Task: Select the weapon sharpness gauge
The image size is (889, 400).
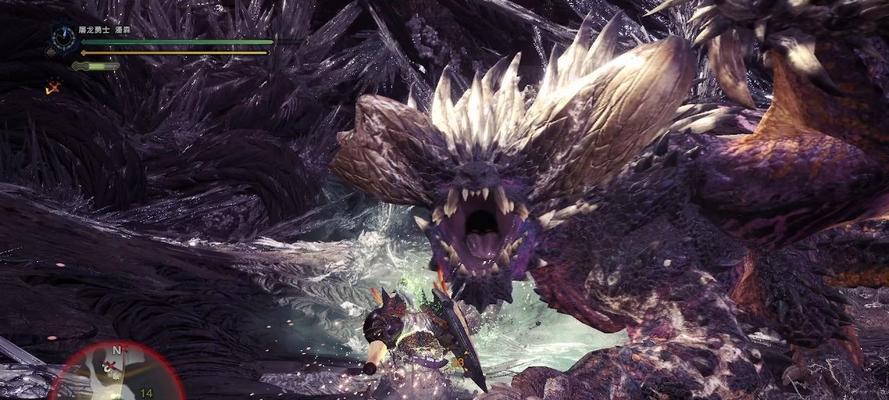Action: click(x=96, y=66)
